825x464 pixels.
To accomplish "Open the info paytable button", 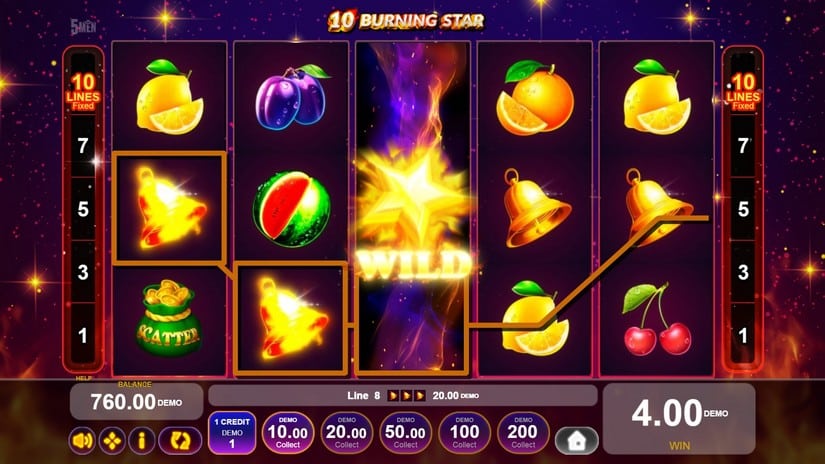I will click(142, 439).
